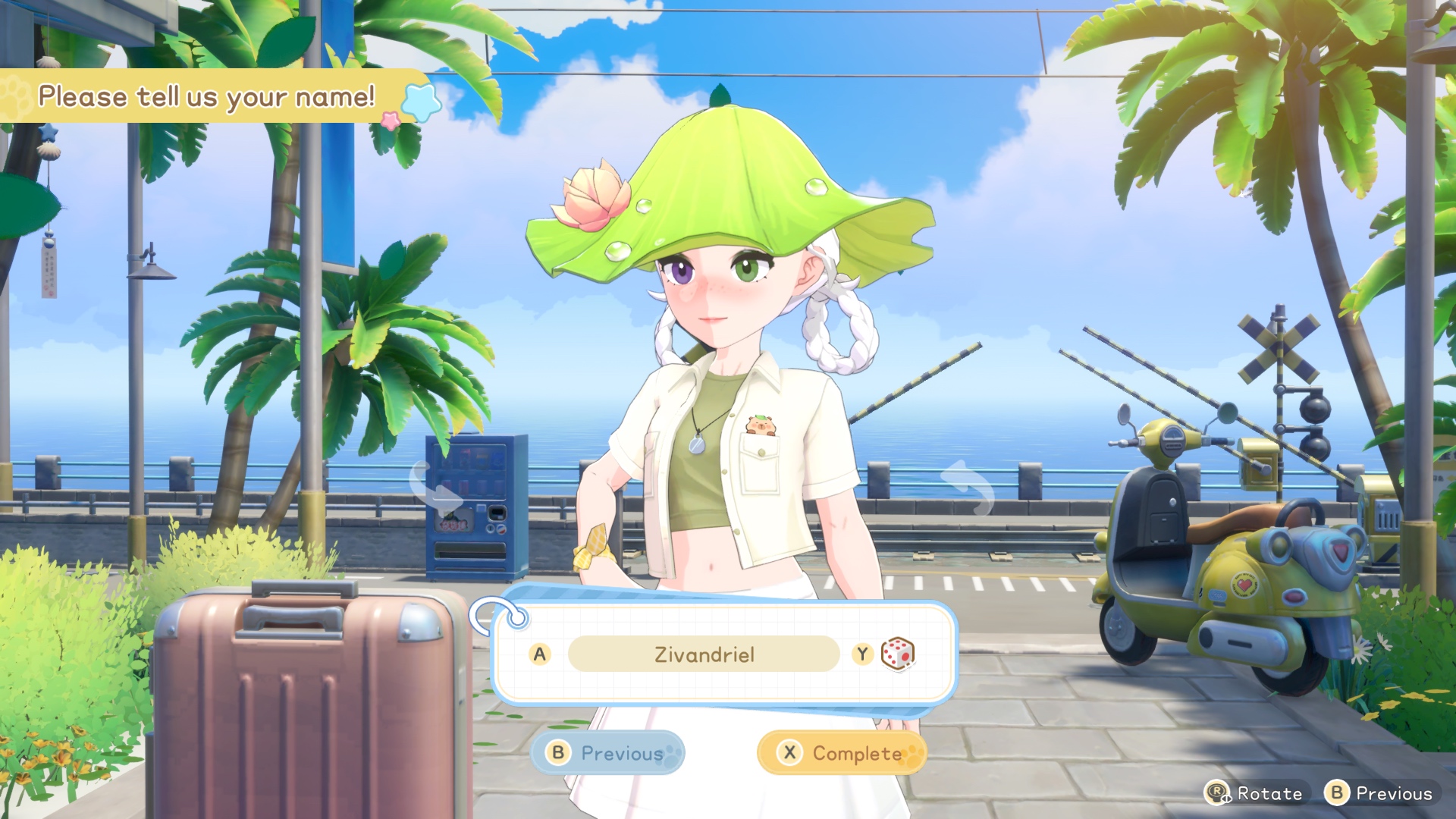This screenshot has height=819, width=1456.
Task: Rotate character with the left arrow
Action: tap(435, 486)
